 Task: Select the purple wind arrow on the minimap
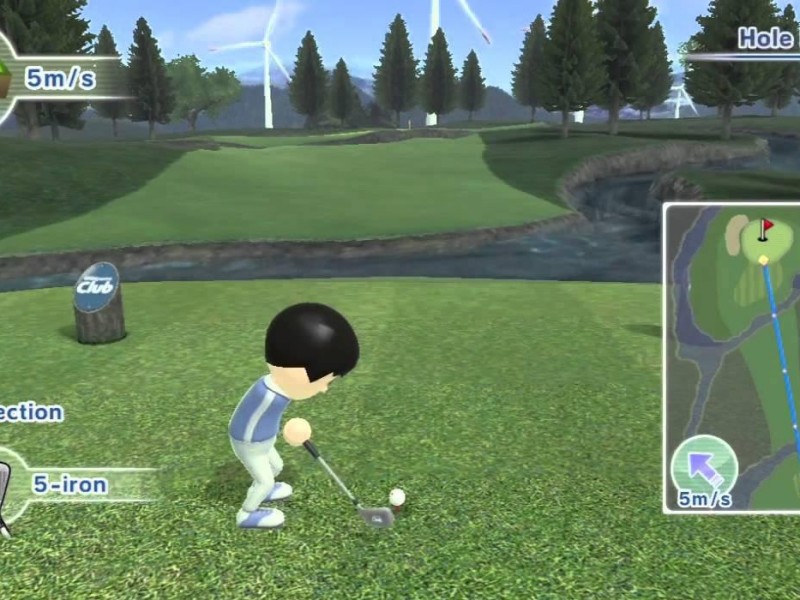tap(704, 465)
